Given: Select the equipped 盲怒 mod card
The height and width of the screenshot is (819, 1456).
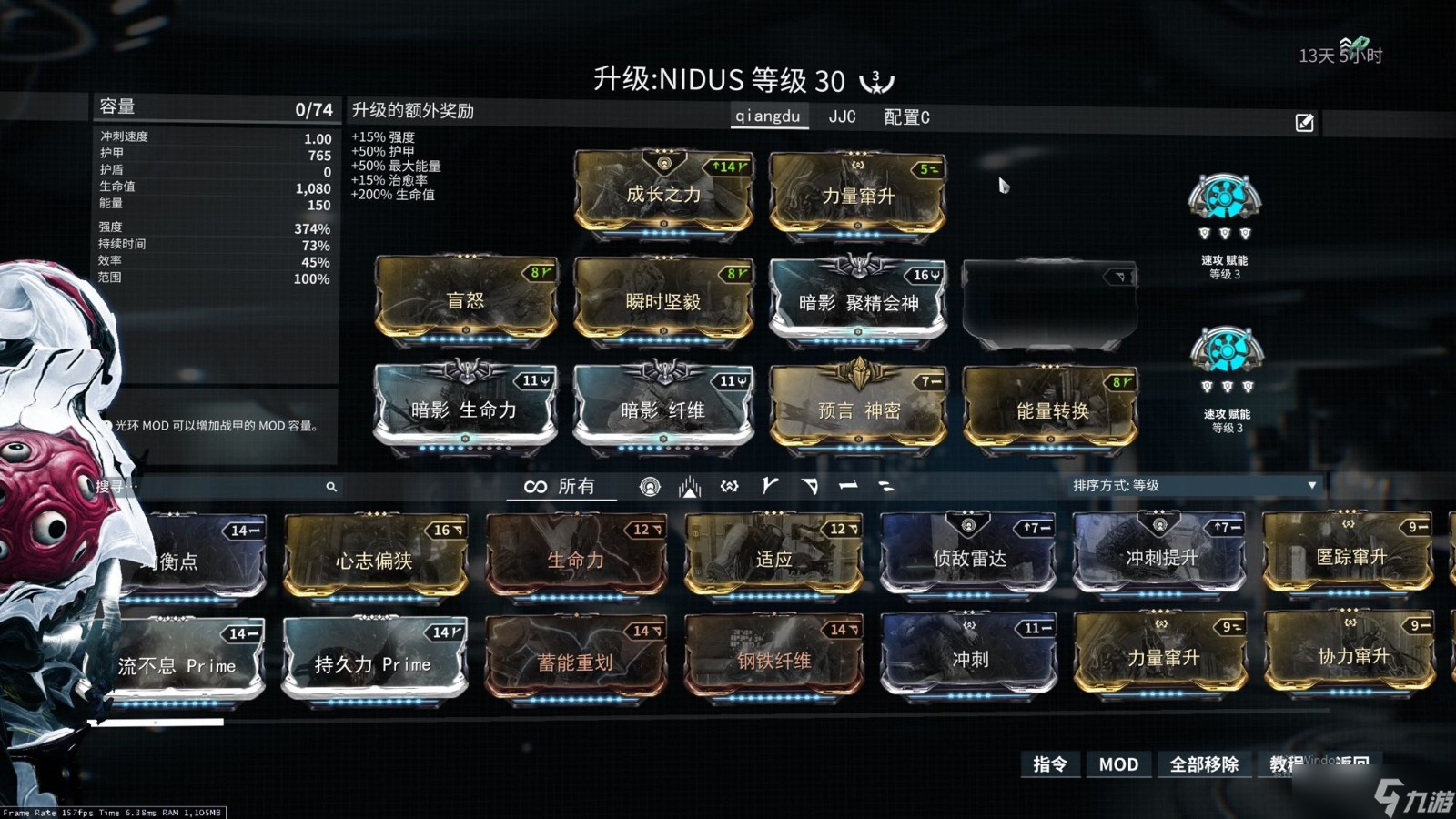Looking at the screenshot, I should [x=466, y=300].
